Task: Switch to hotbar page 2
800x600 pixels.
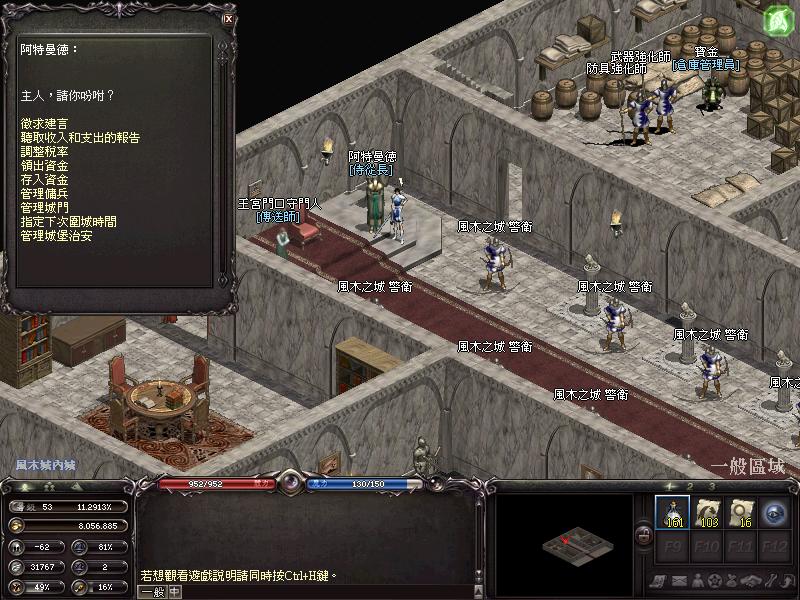Action: pos(689,486)
